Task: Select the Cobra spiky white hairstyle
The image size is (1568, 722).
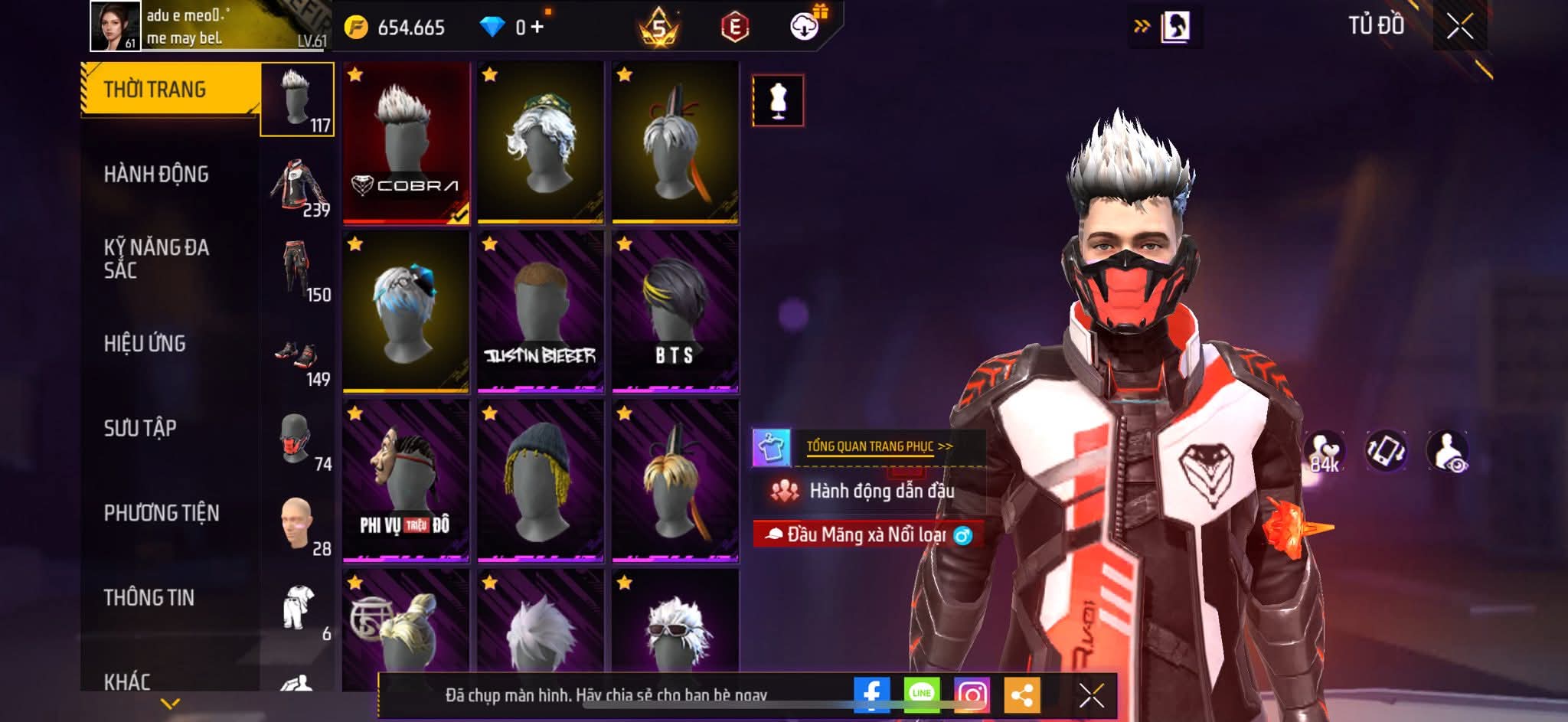Action: [x=406, y=142]
